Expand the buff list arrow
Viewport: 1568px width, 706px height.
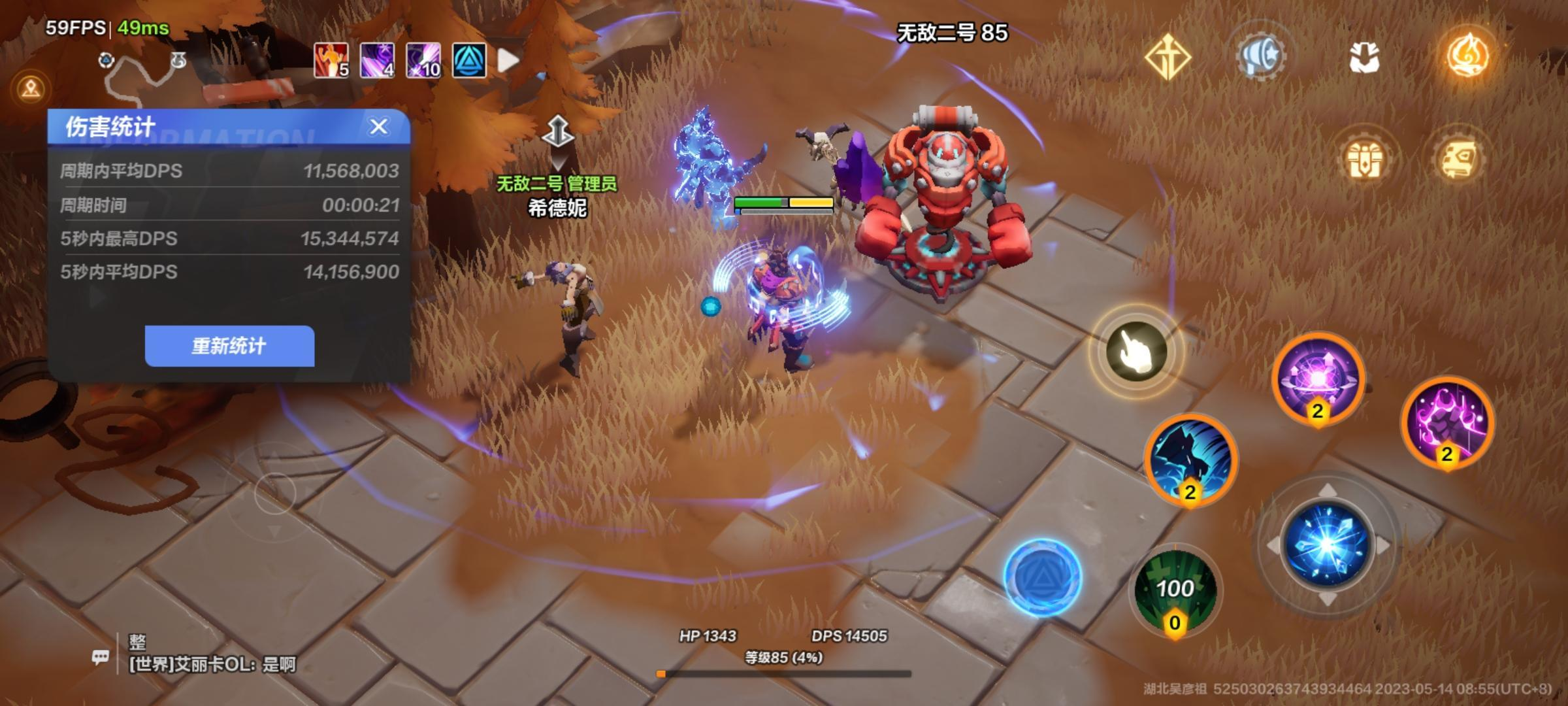(x=508, y=61)
